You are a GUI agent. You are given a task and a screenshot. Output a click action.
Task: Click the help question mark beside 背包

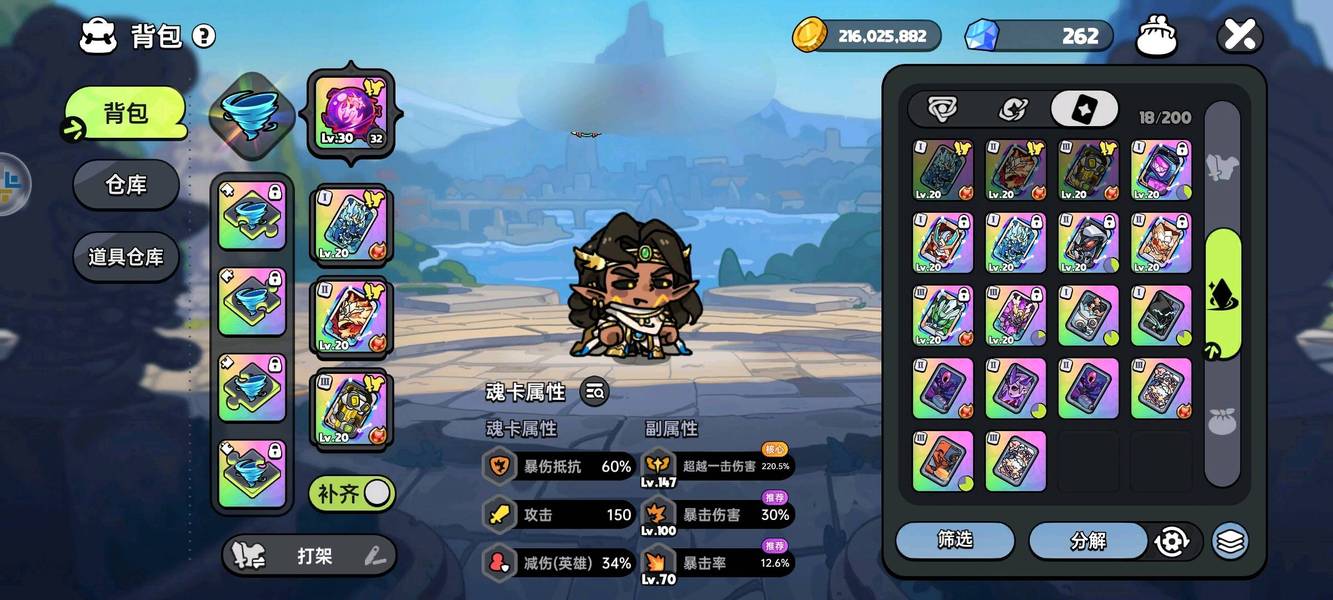tap(204, 37)
